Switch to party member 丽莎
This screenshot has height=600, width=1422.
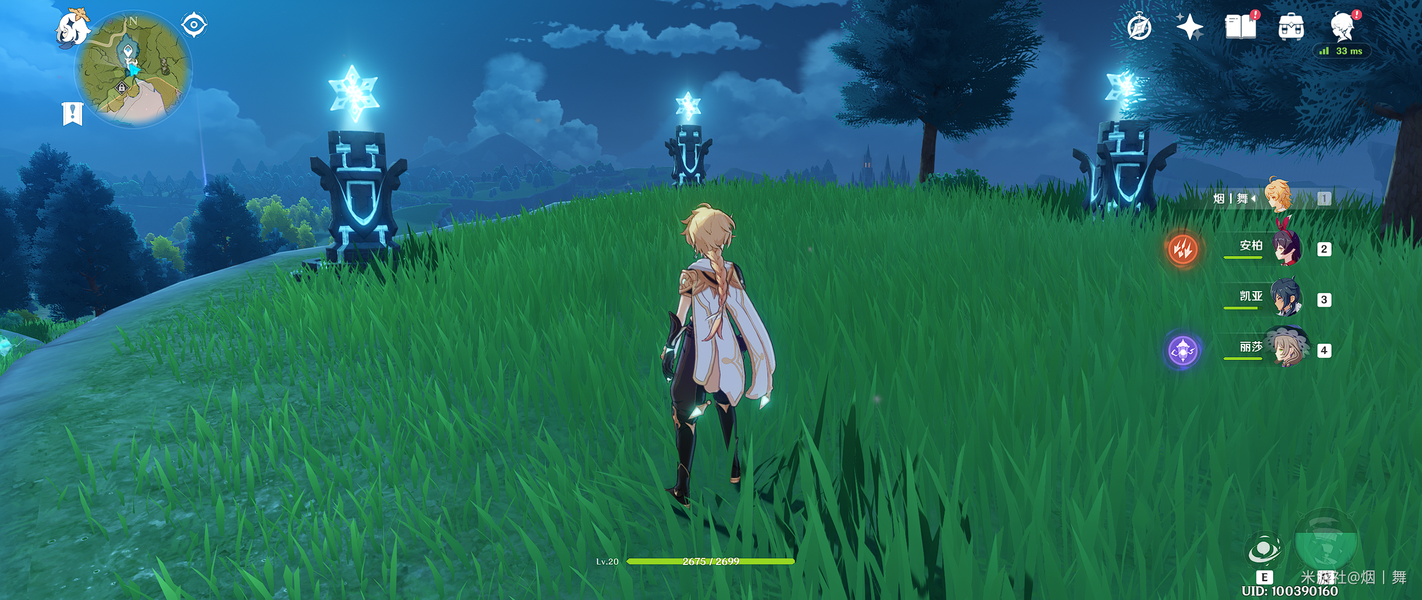tap(1272, 350)
